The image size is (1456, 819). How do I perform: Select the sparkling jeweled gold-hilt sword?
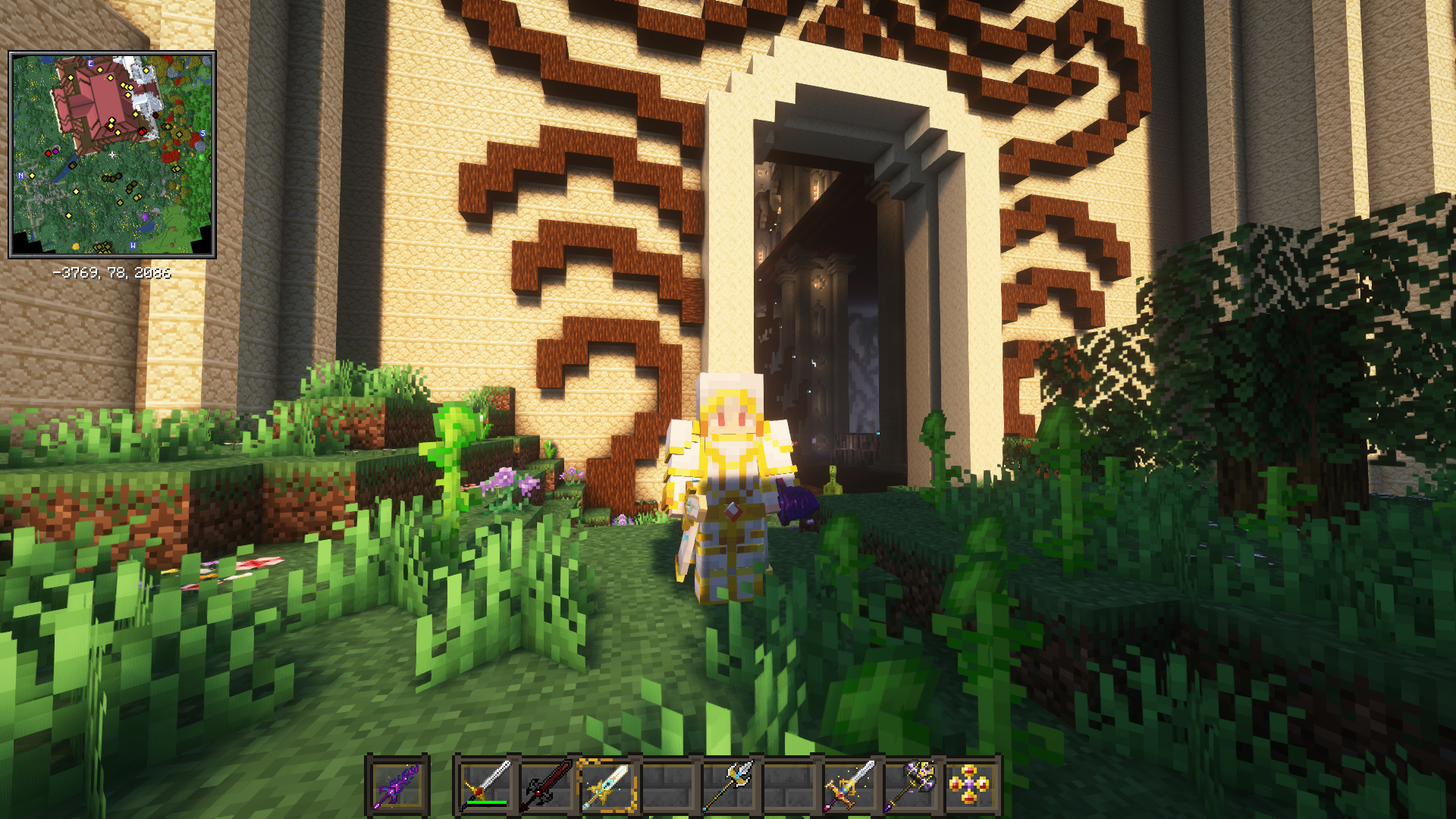[850, 786]
